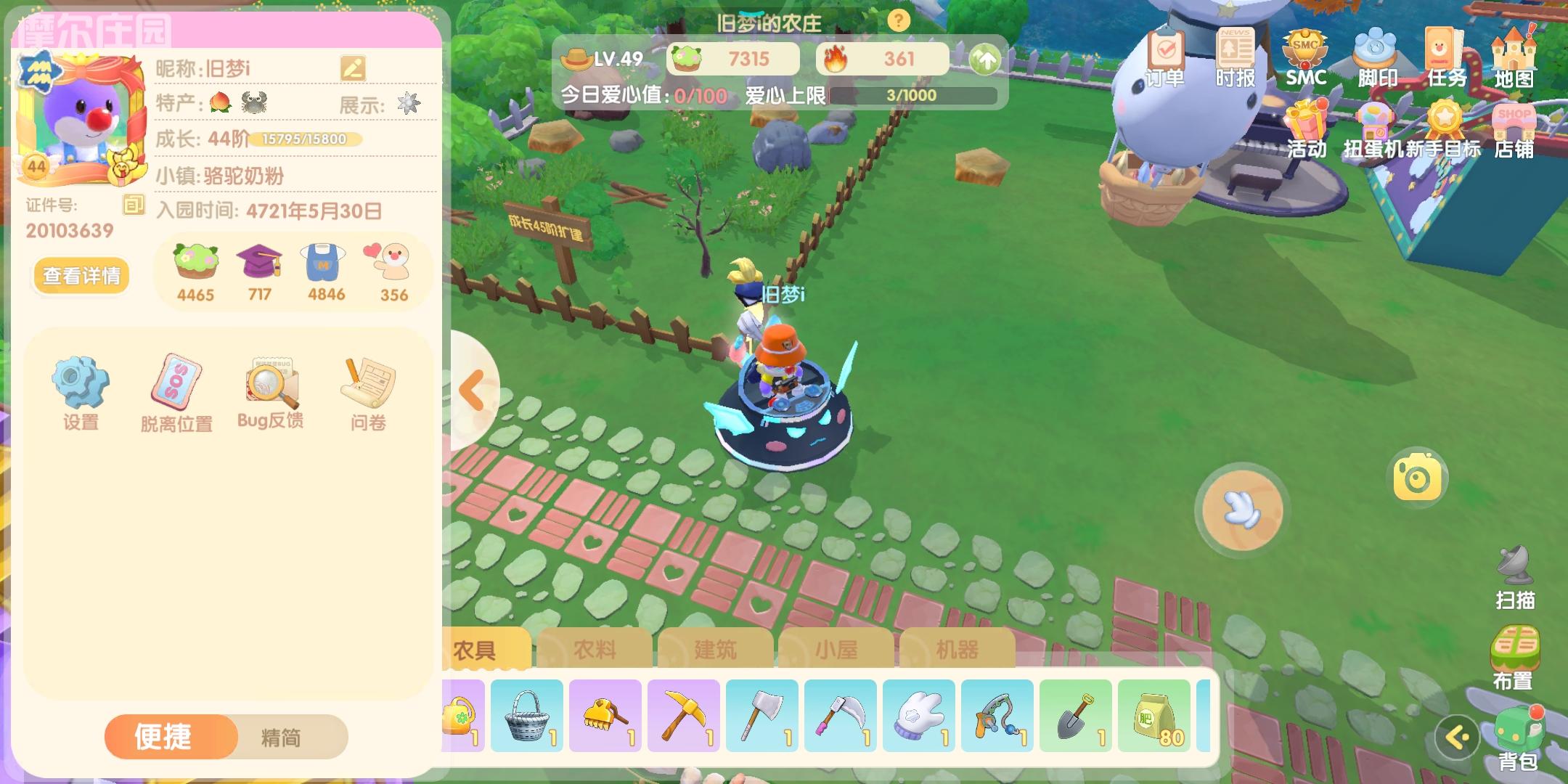
Task: Open 设置 settings
Action: pos(80,390)
